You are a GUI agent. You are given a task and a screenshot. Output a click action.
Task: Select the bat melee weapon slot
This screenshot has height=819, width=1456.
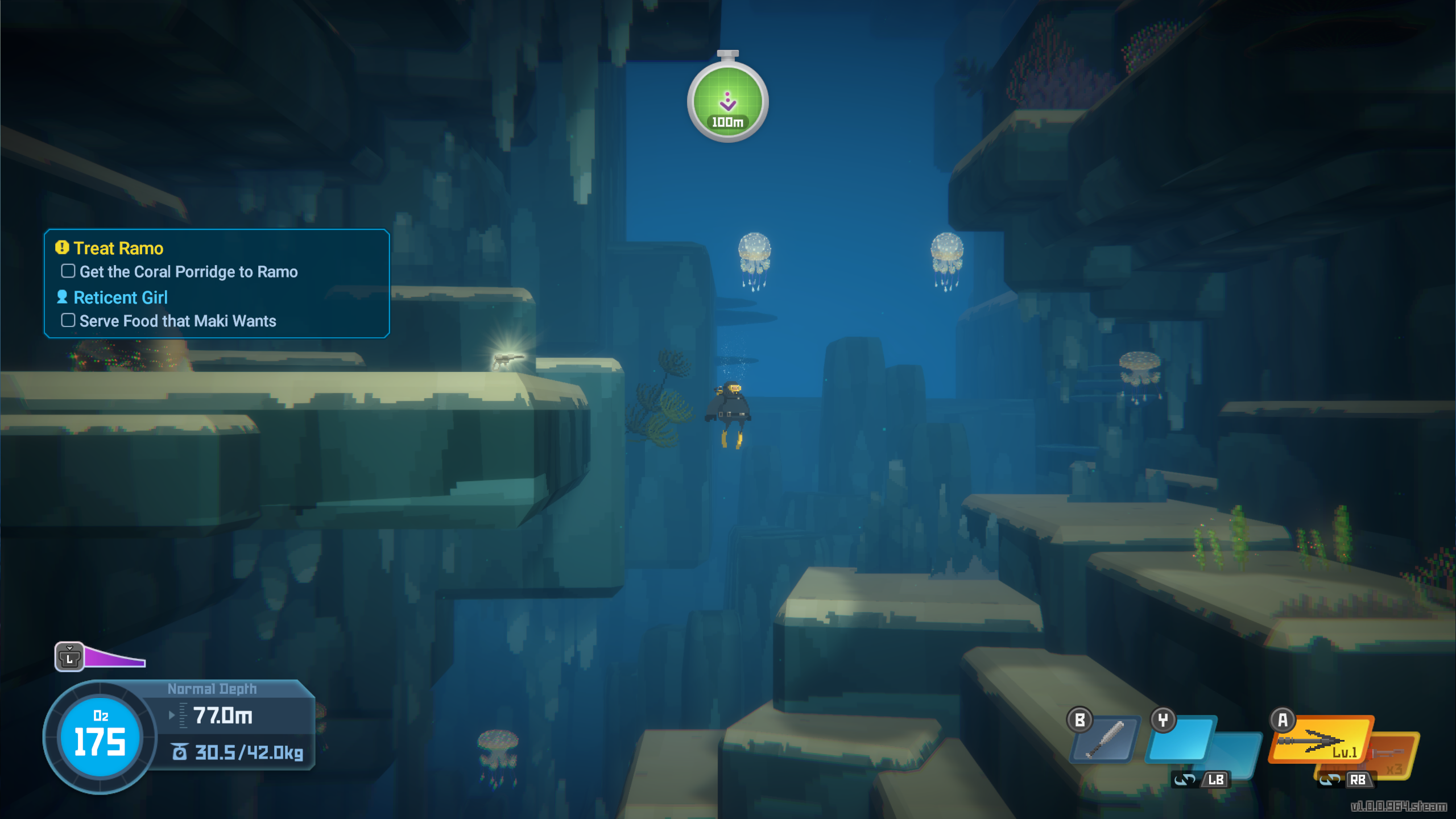(x=1105, y=739)
